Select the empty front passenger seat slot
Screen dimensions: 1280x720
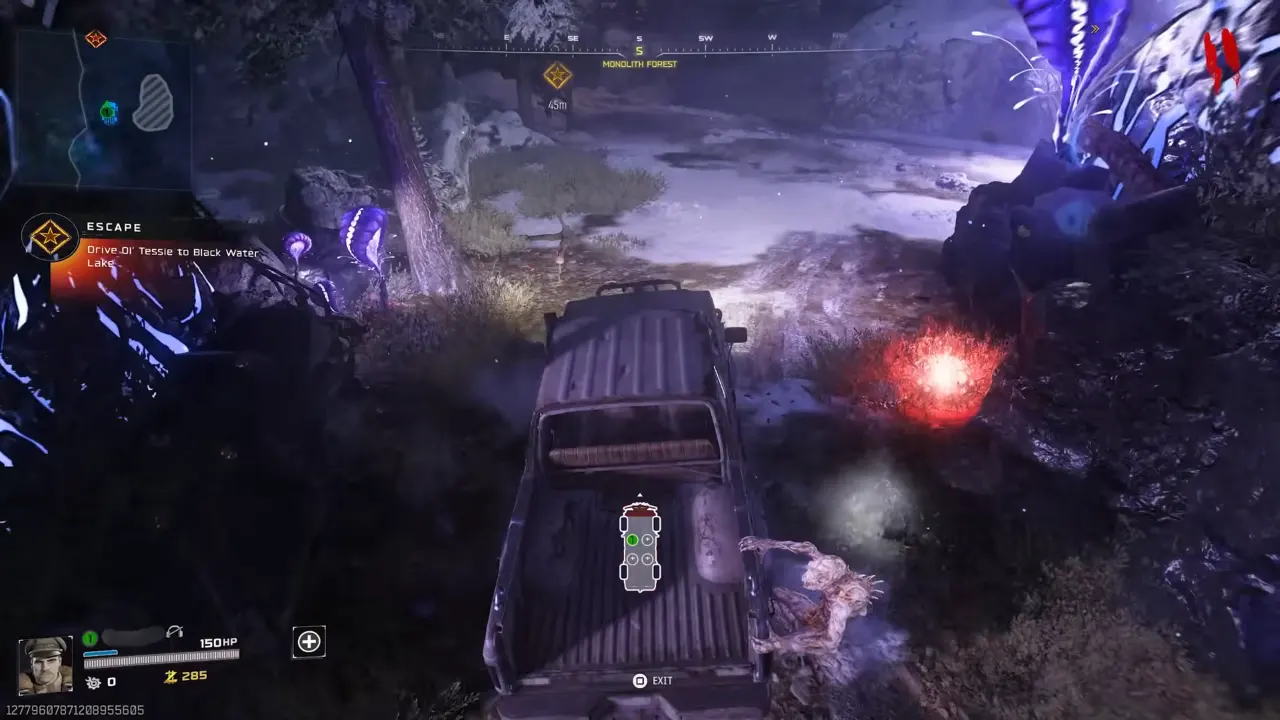(x=648, y=539)
